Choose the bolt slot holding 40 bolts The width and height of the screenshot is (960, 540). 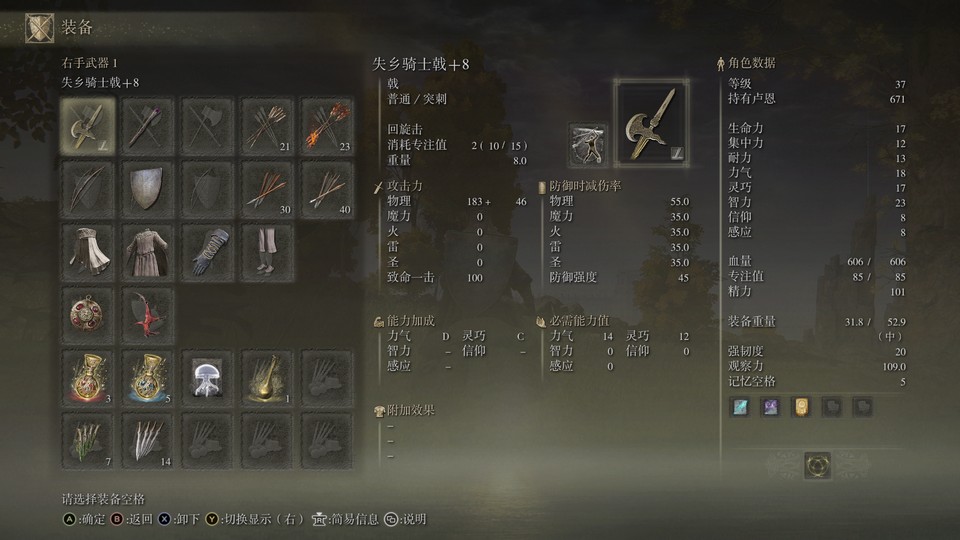pos(327,188)
